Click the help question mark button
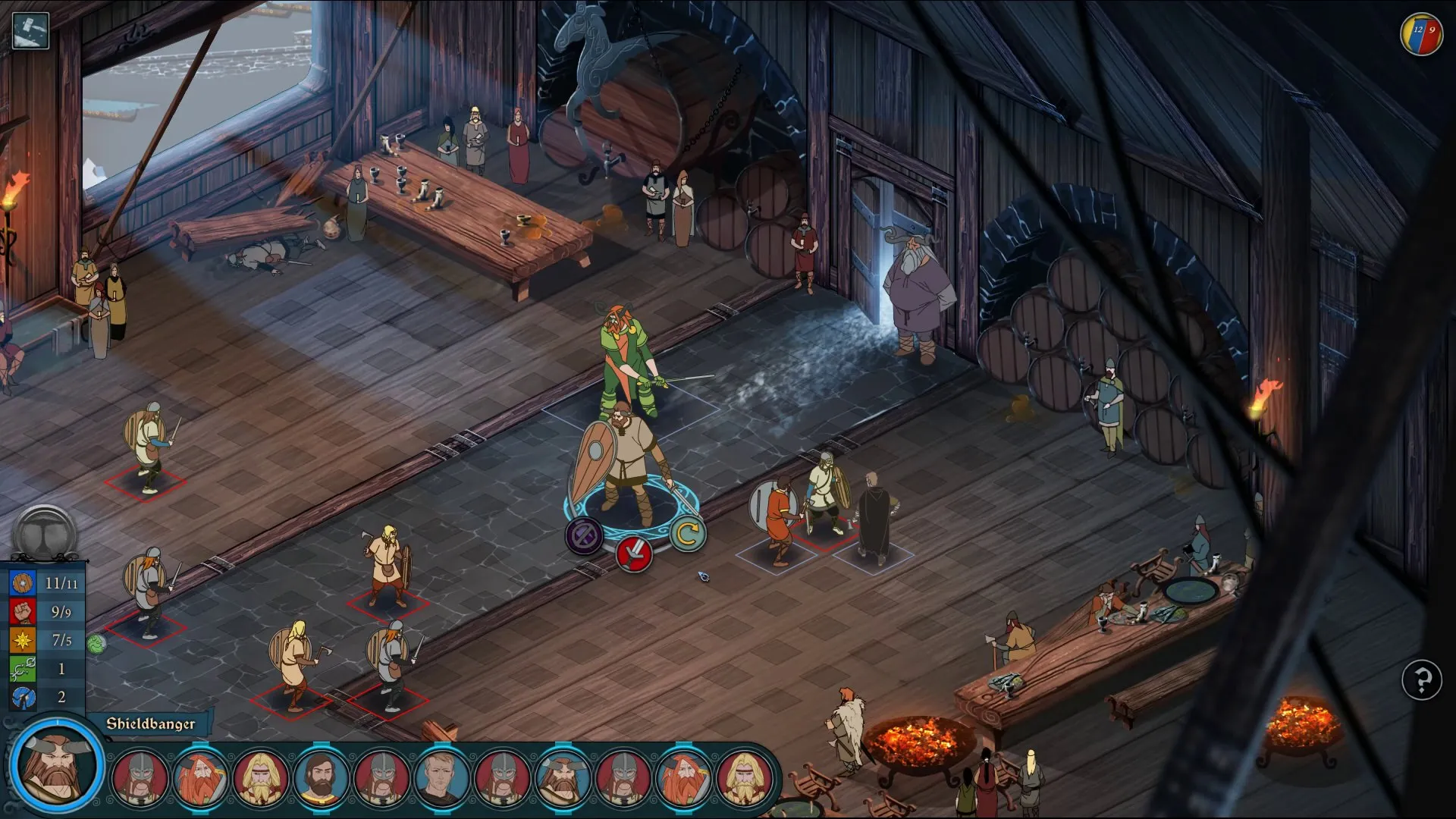The height and width of the screenshot is (819, 1456). pyautogui.click(x=1421, y=681)
